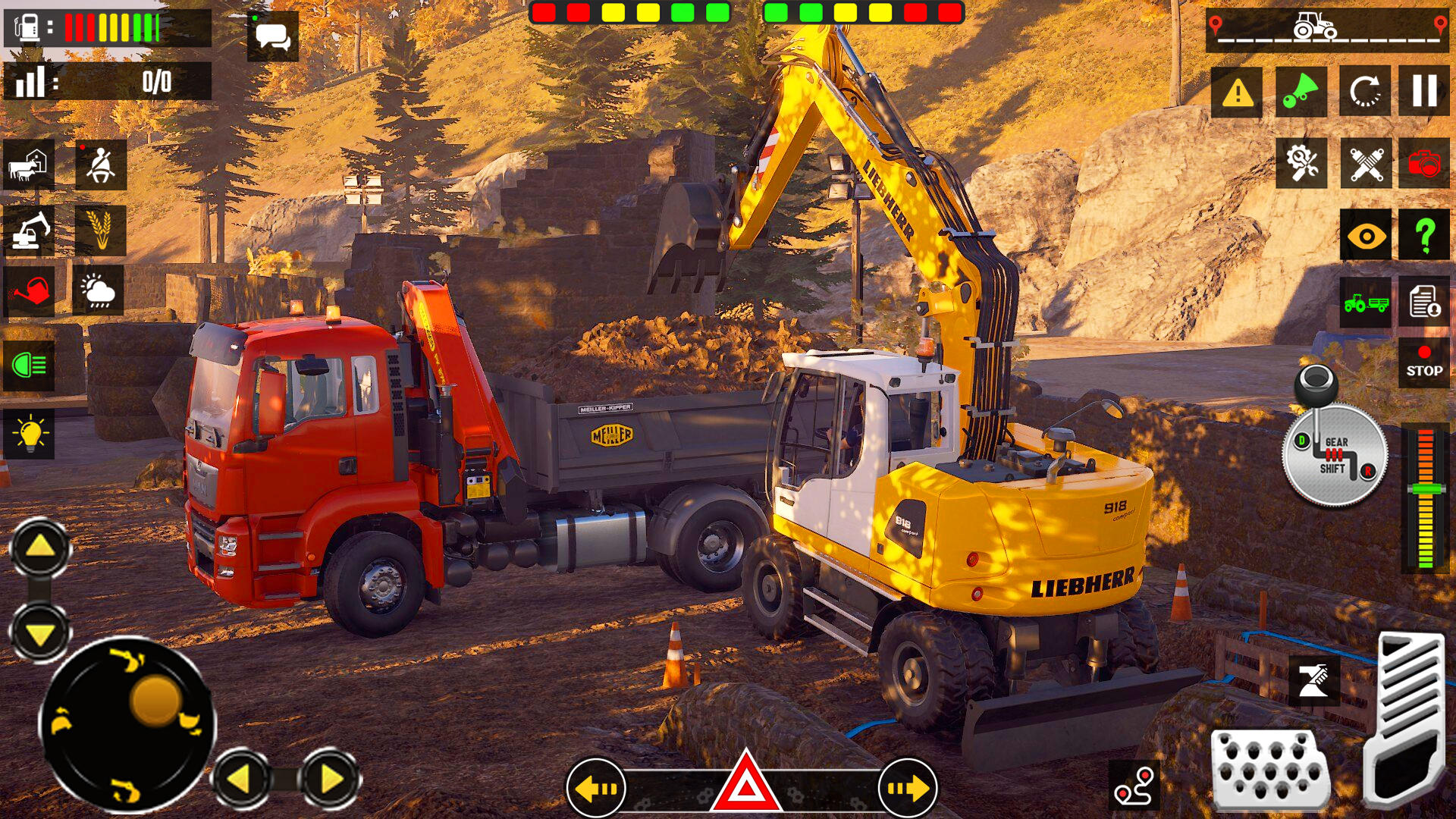Open the wheat crop menu
1456x819 pixels.
[x=100, y=231]
